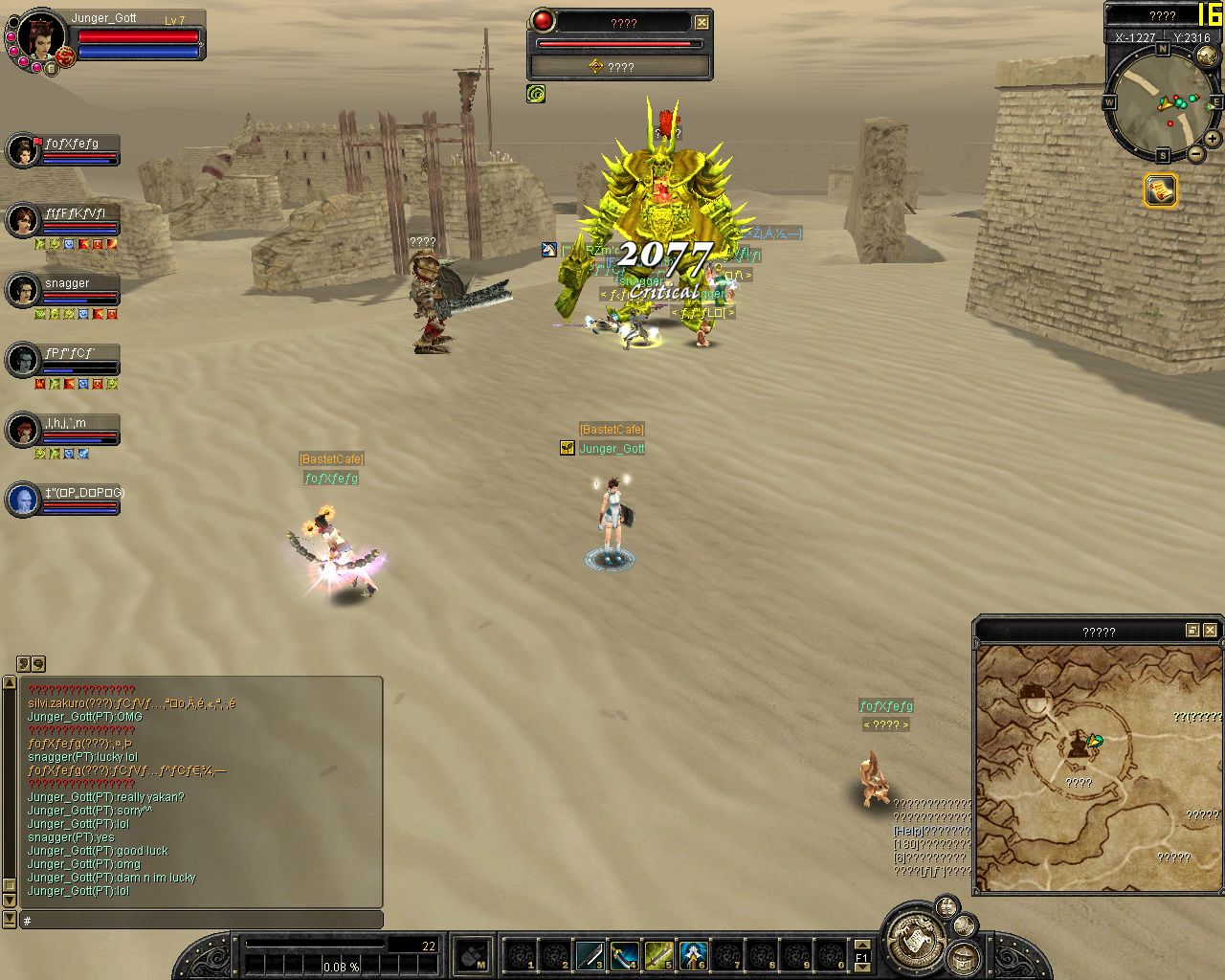Type in the chat input field

click(201, 921)
